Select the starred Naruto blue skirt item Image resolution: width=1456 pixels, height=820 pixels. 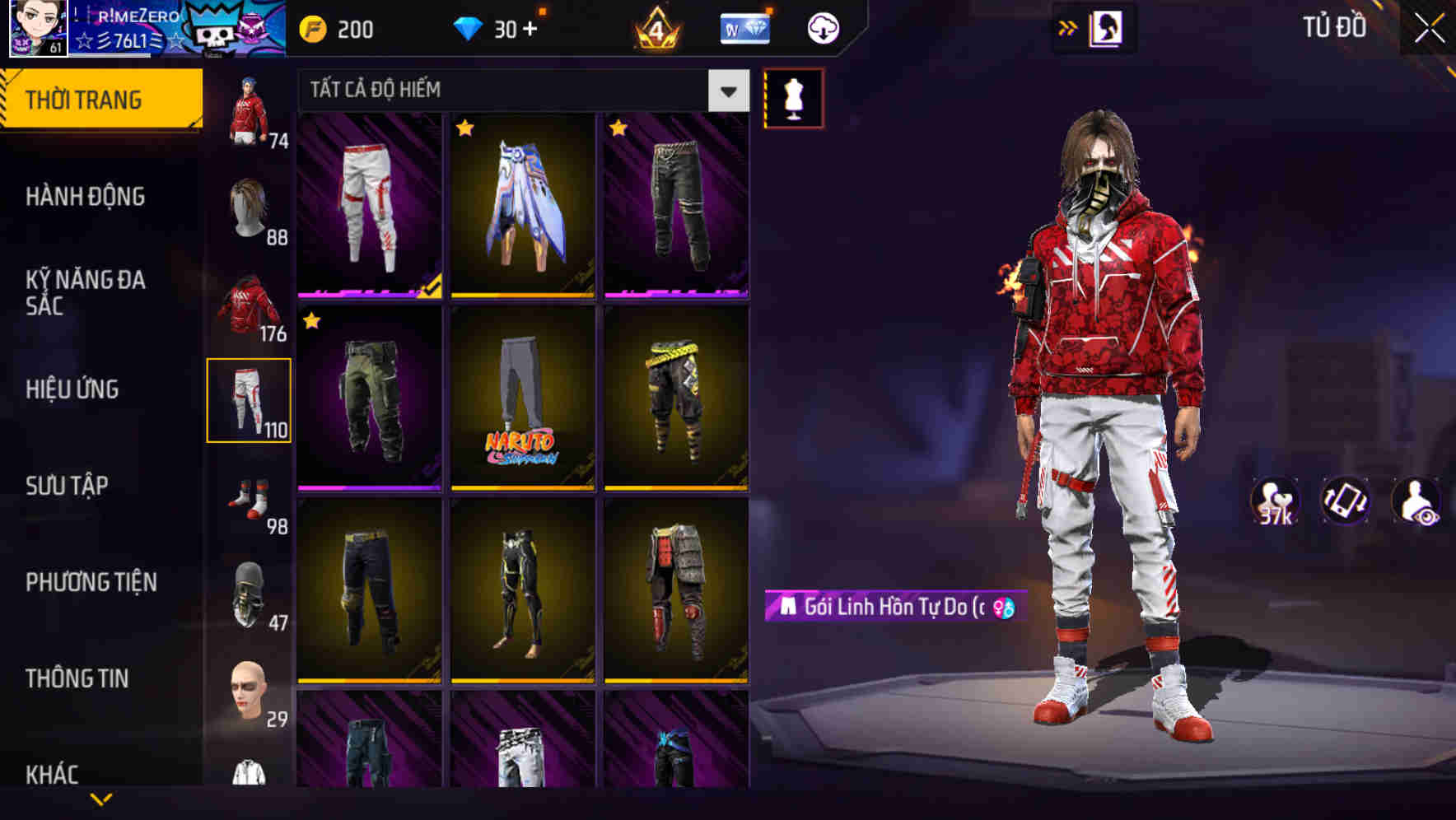pyautogui.click(x=522, y=206)
